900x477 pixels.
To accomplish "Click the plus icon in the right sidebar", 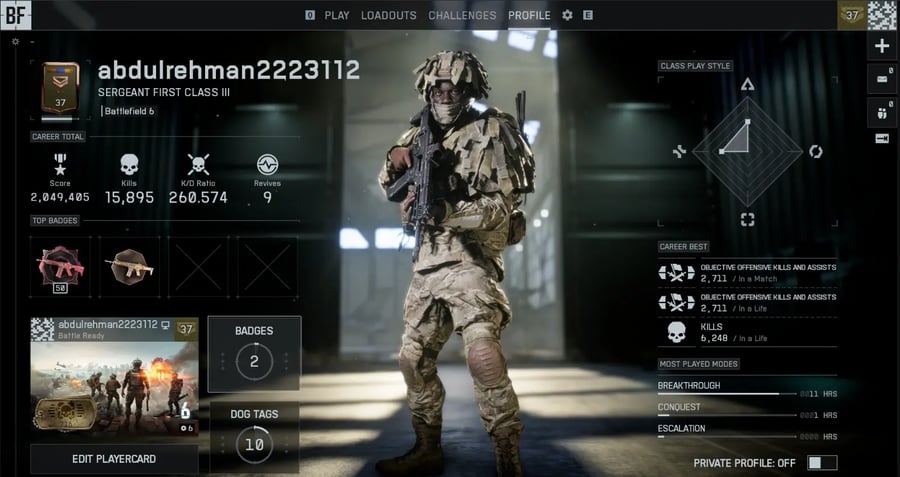I will [881, 46].
